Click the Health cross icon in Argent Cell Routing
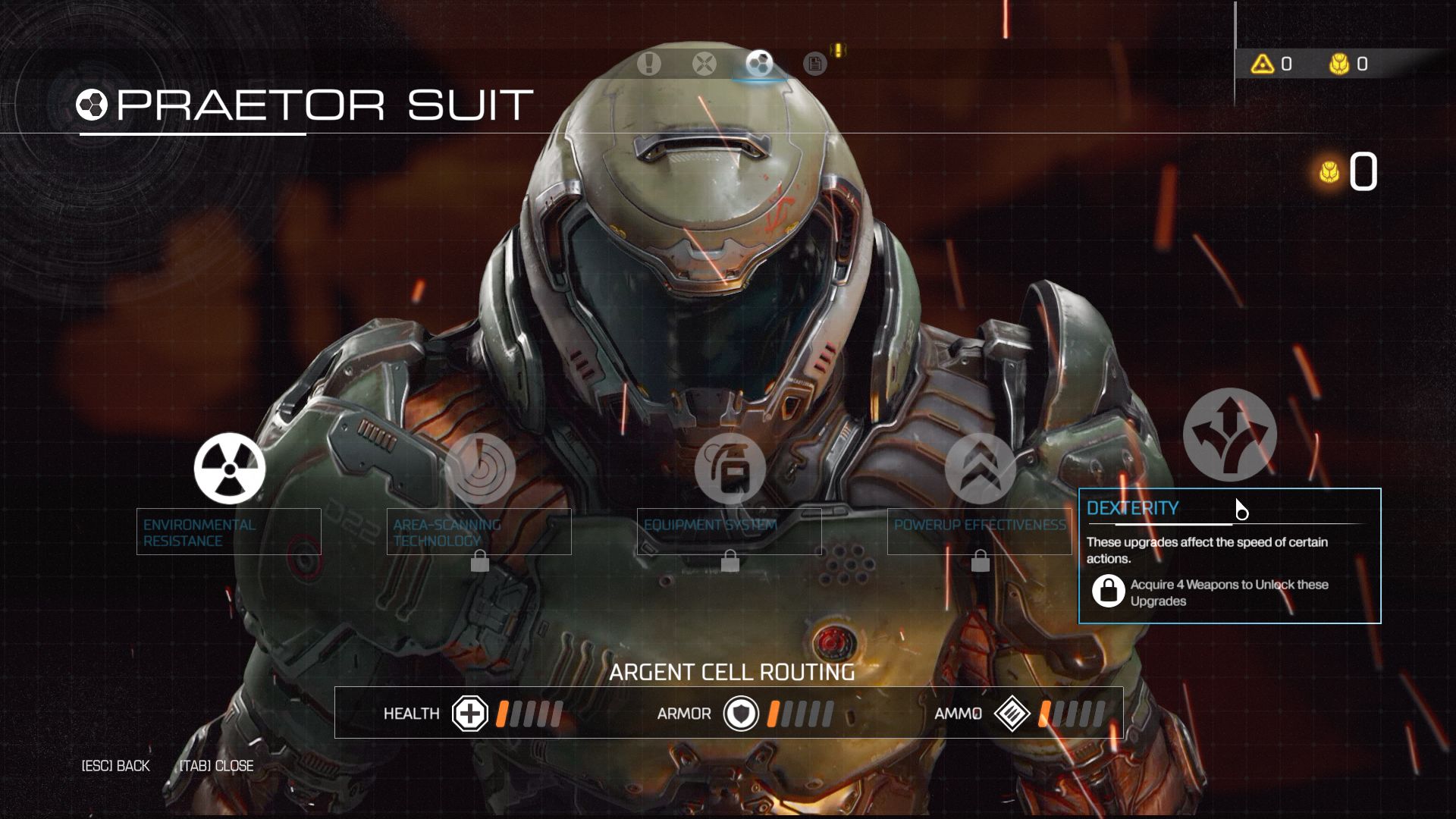 (x=470, y=714)
